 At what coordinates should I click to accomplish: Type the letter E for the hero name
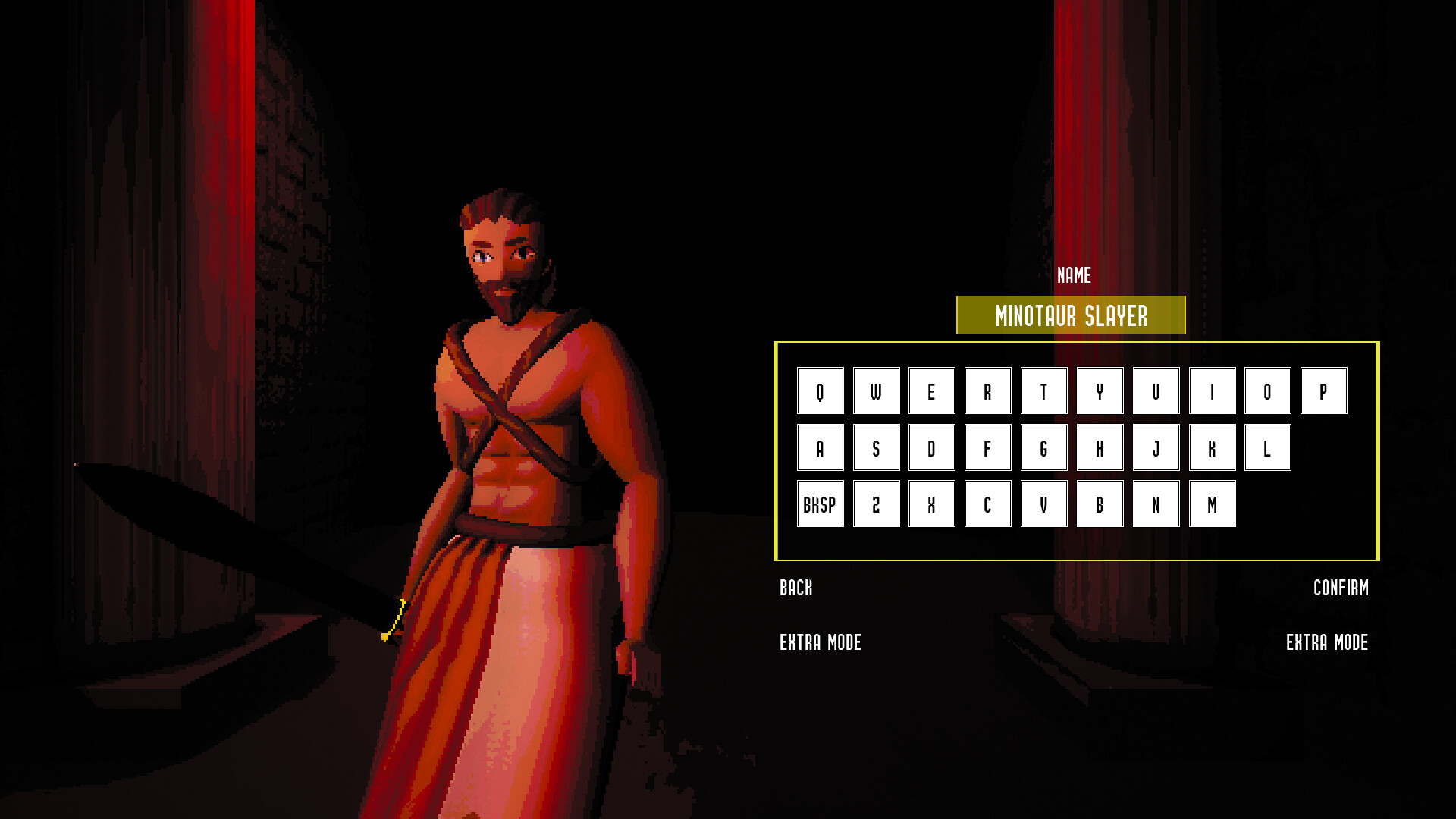coord(931,391)
